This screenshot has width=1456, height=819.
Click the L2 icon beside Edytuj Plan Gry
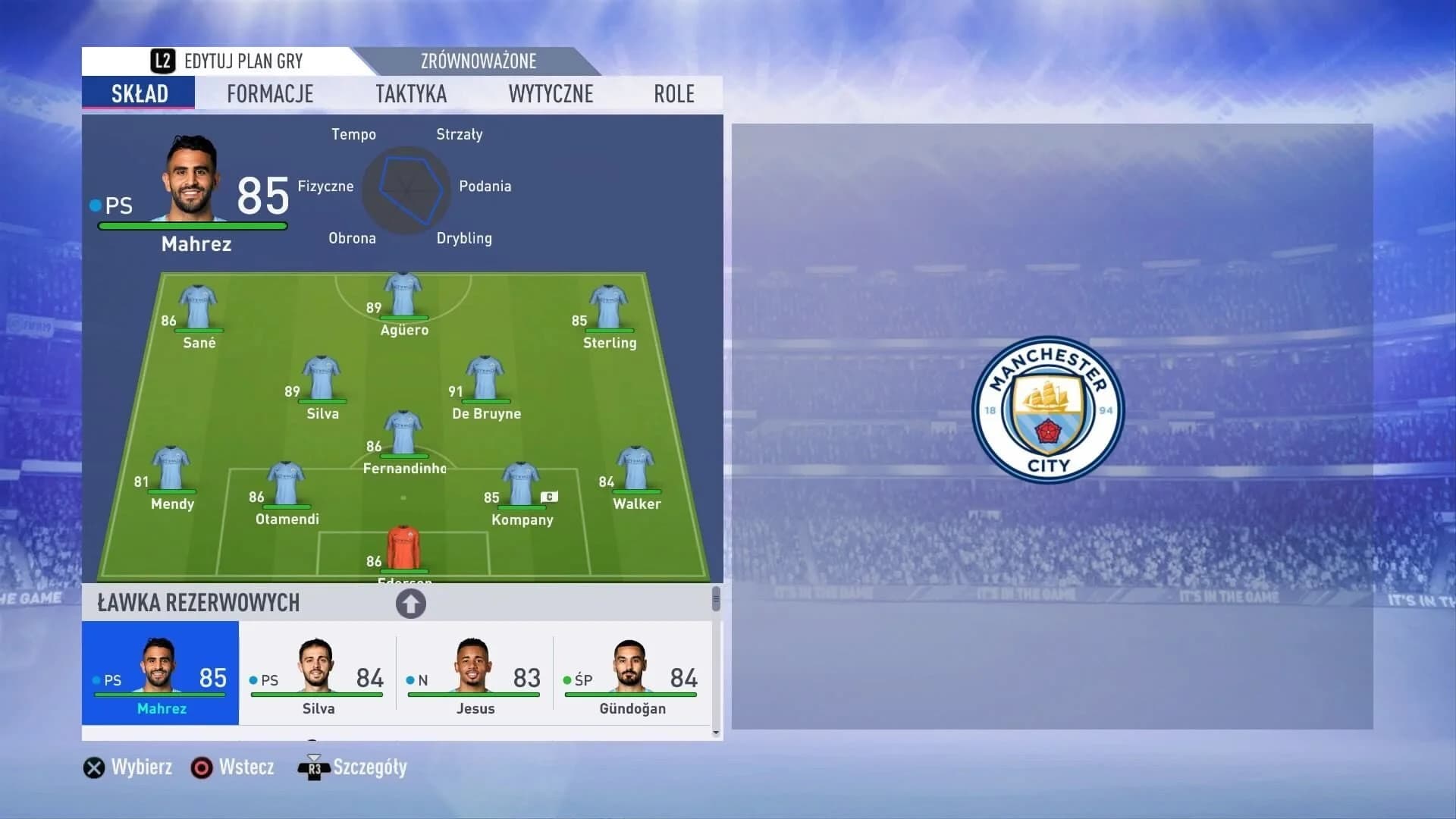(162, 61)
